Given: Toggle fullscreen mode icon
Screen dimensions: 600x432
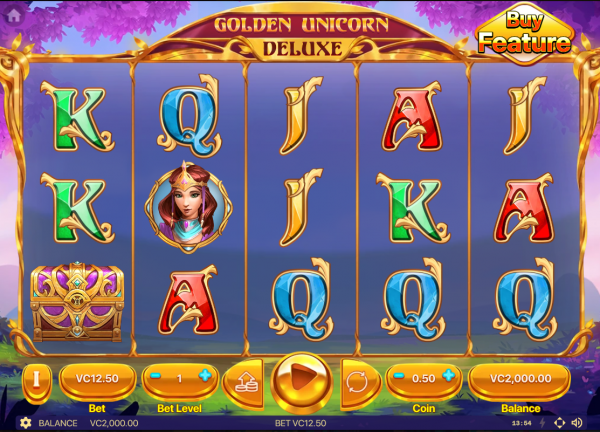Looking at the screenshot, I should (559, 423).
